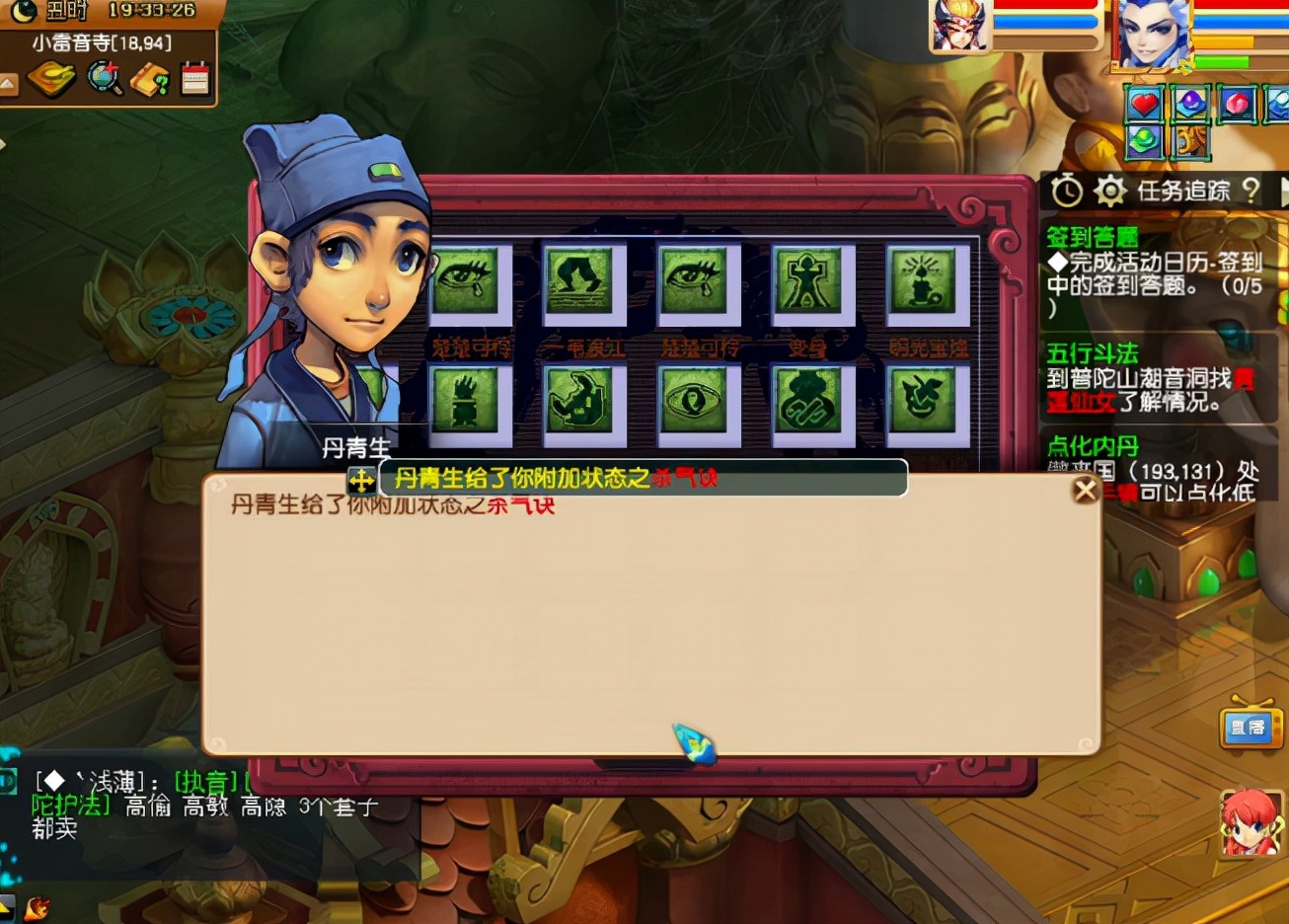Open task tracker settings gear
The image size is (1289, 924).
click(1109, 191)
